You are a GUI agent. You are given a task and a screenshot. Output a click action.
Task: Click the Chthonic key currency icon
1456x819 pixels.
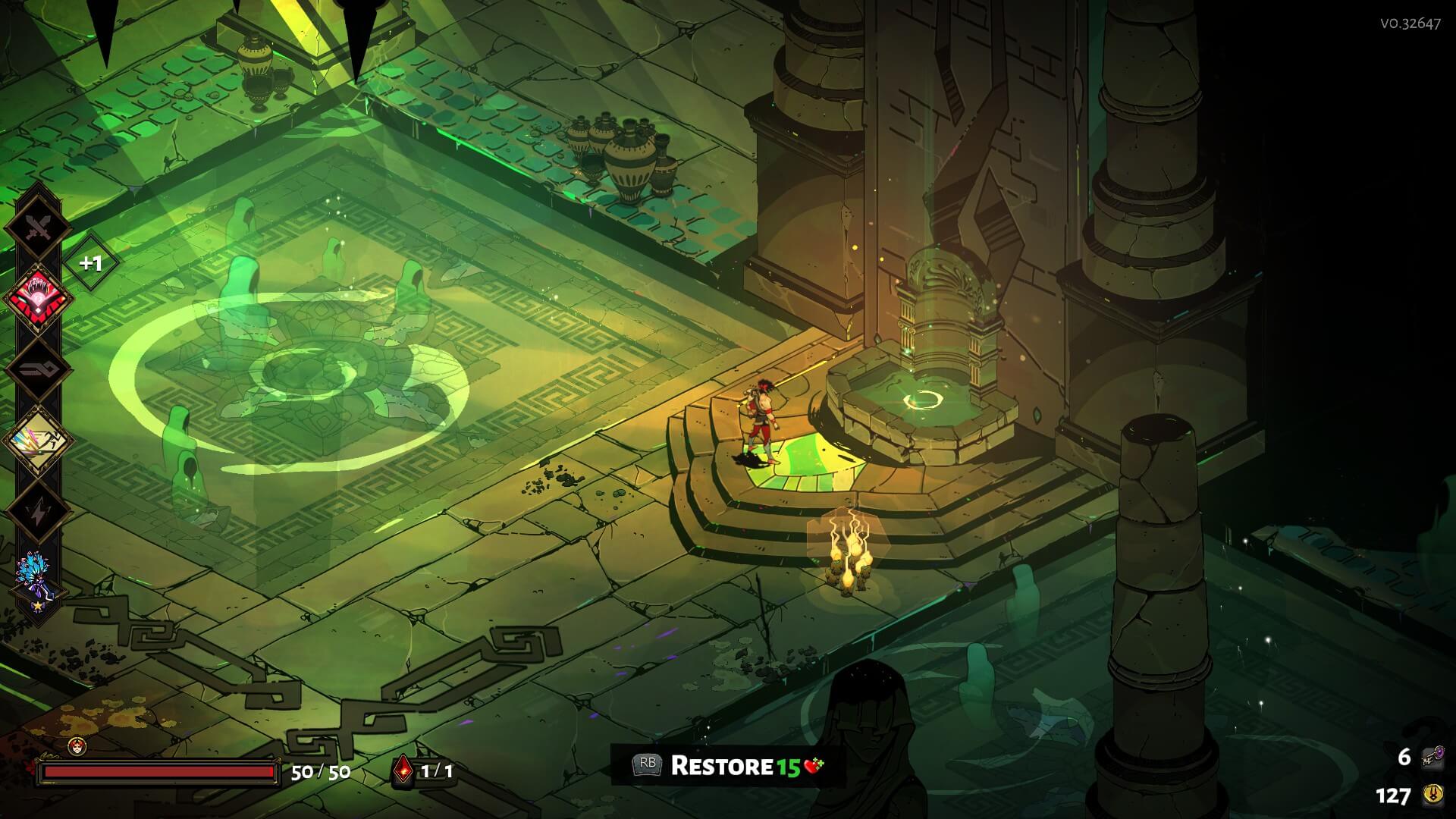coord(1432,758)
